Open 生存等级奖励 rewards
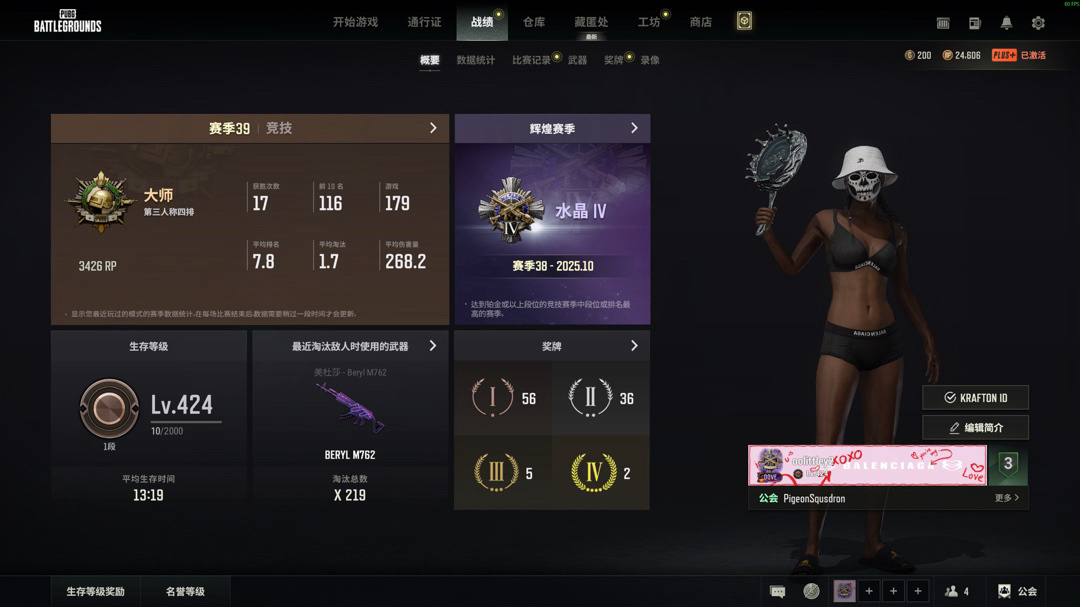This screenshot has height=607, width=1080. pos(96,592)
